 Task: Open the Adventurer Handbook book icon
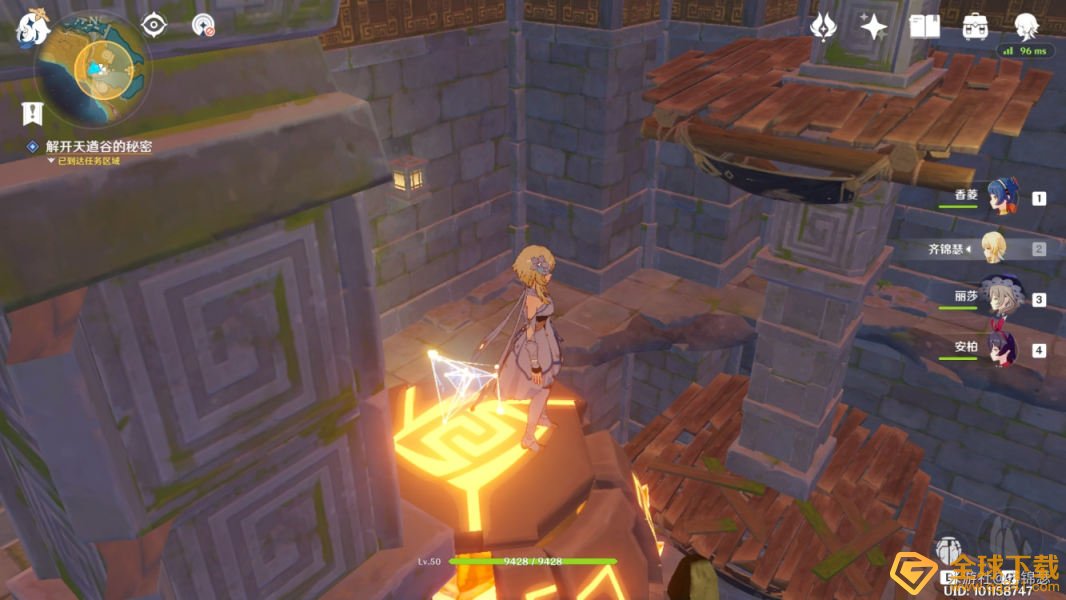[x=925, y=27]
